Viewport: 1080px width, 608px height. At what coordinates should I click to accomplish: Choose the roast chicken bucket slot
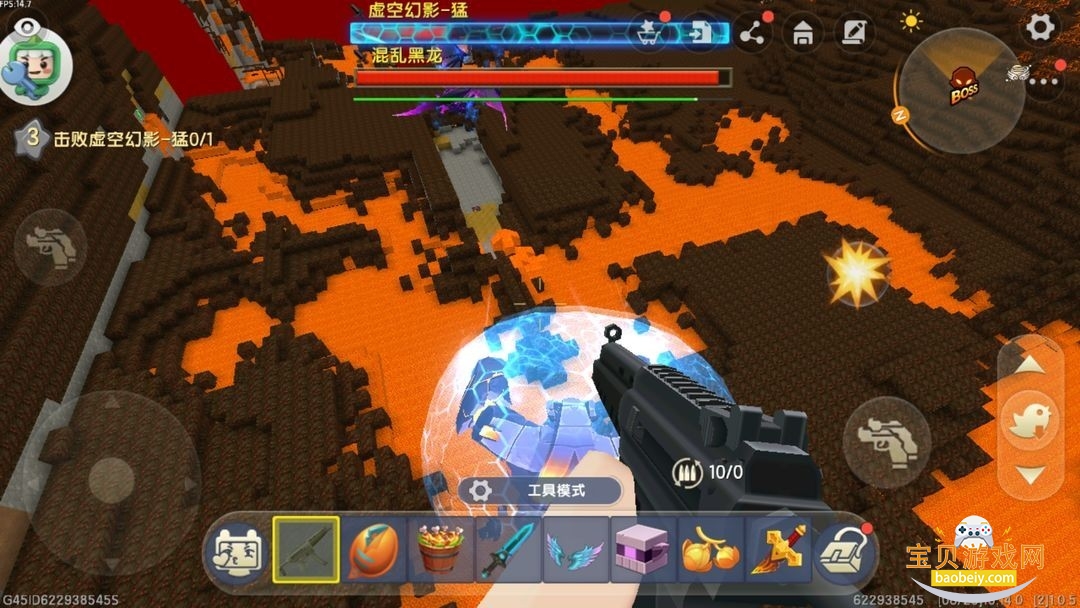coord(441,550)
